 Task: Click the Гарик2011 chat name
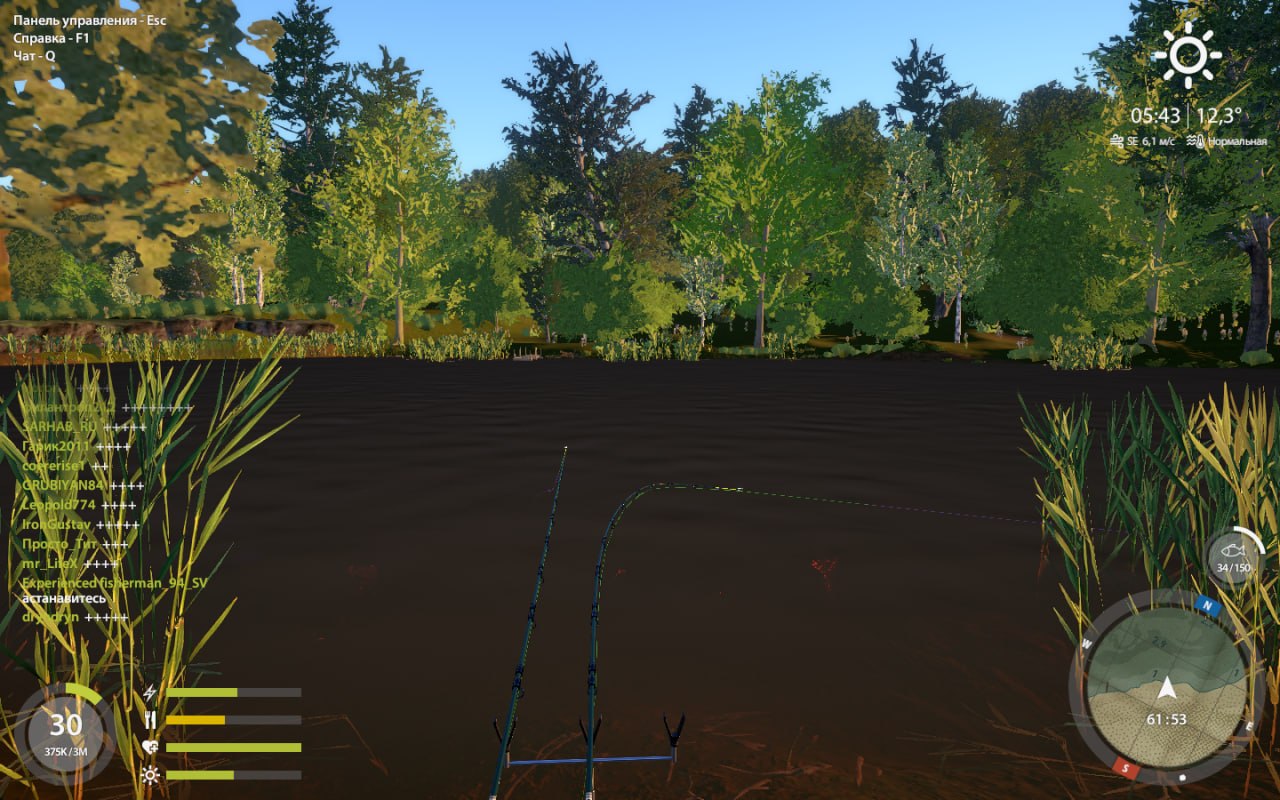tap(56, 446)
